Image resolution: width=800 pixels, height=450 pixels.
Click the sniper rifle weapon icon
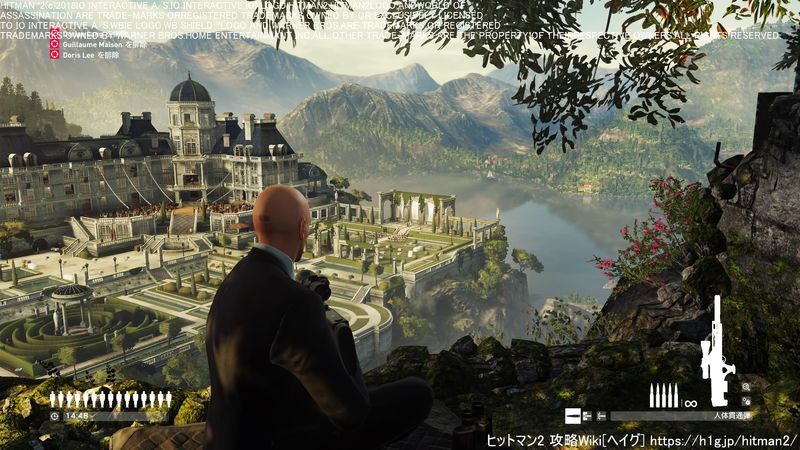pyautogui.click(x=716, y=350)
